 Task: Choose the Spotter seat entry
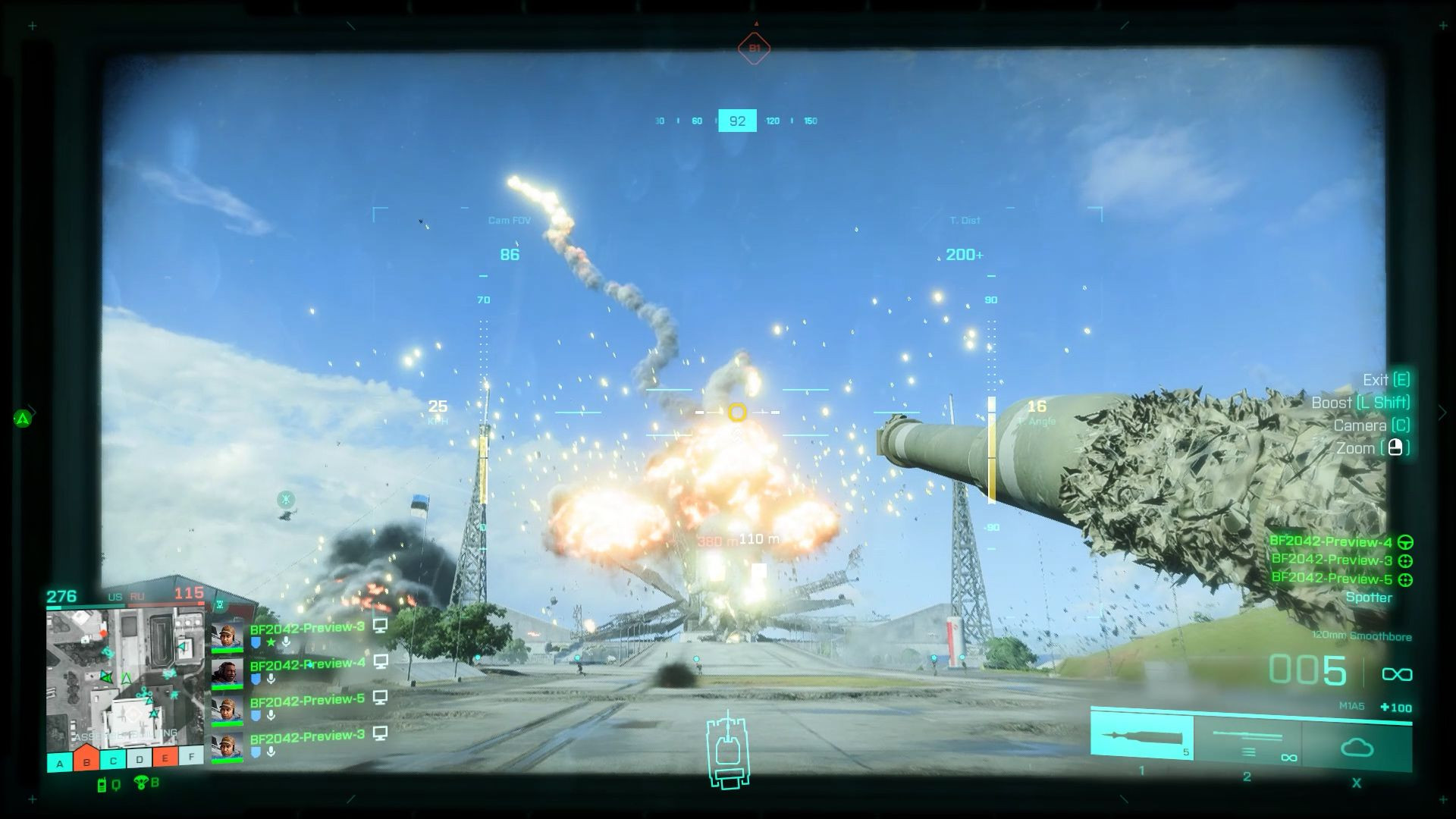(1369, 598)
